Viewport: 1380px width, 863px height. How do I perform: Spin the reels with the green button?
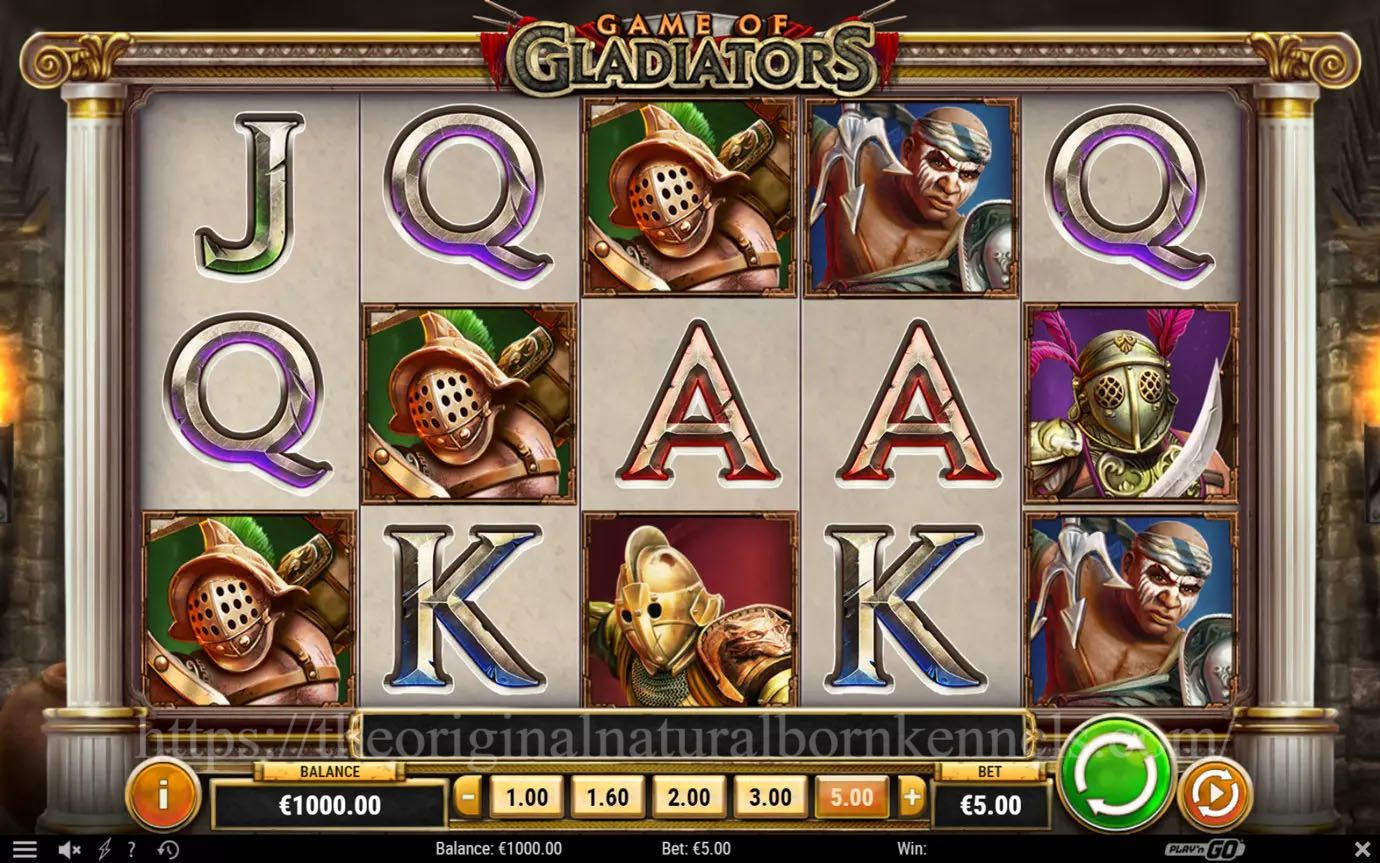[1115, 772]
